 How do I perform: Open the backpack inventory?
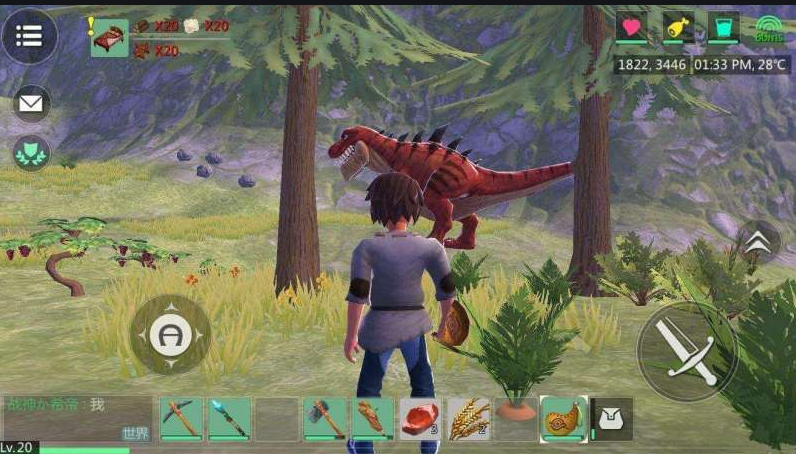point(611,419)
